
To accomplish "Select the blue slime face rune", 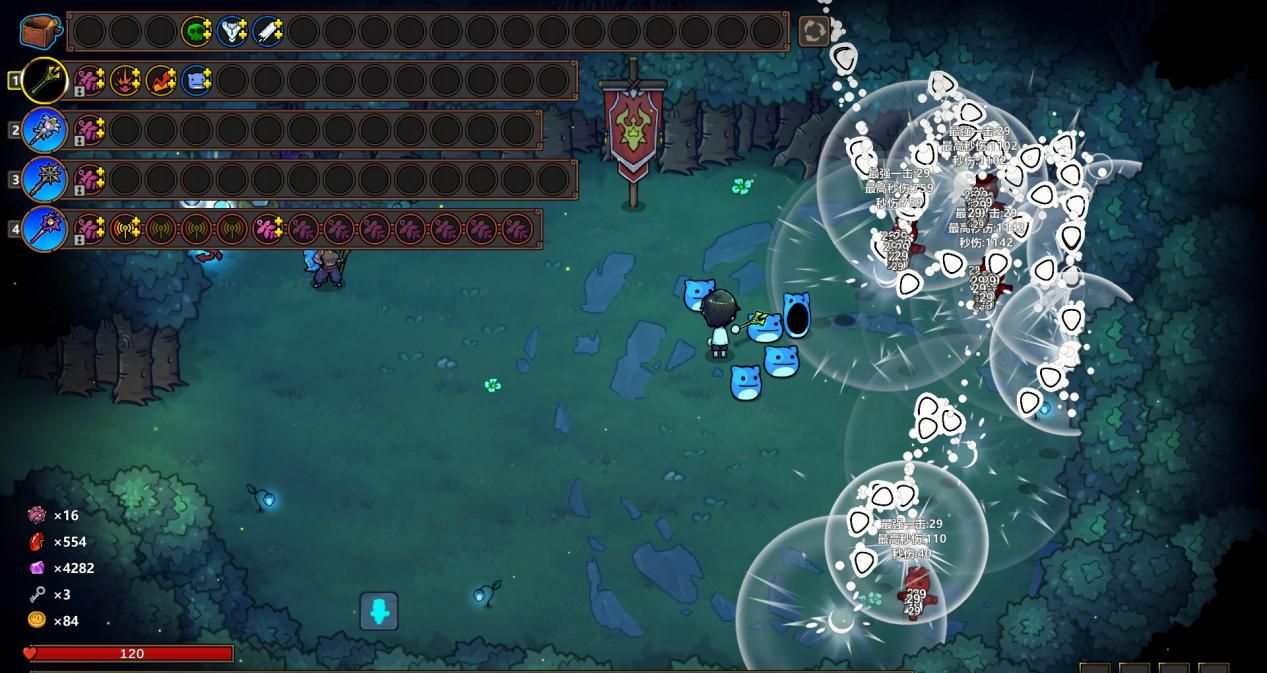I will pos(197,80).
